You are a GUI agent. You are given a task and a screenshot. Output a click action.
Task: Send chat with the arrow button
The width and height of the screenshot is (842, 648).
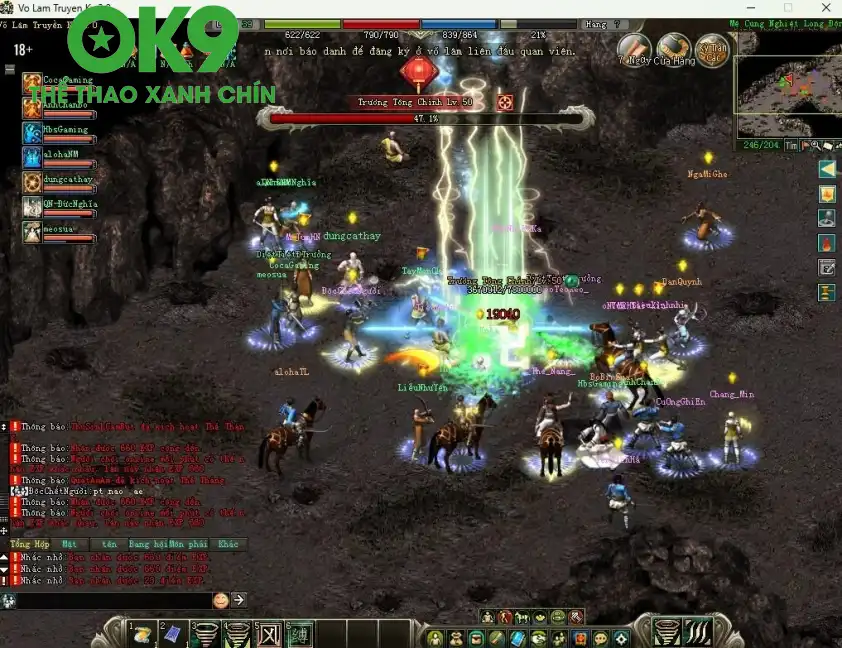(239, 600)
